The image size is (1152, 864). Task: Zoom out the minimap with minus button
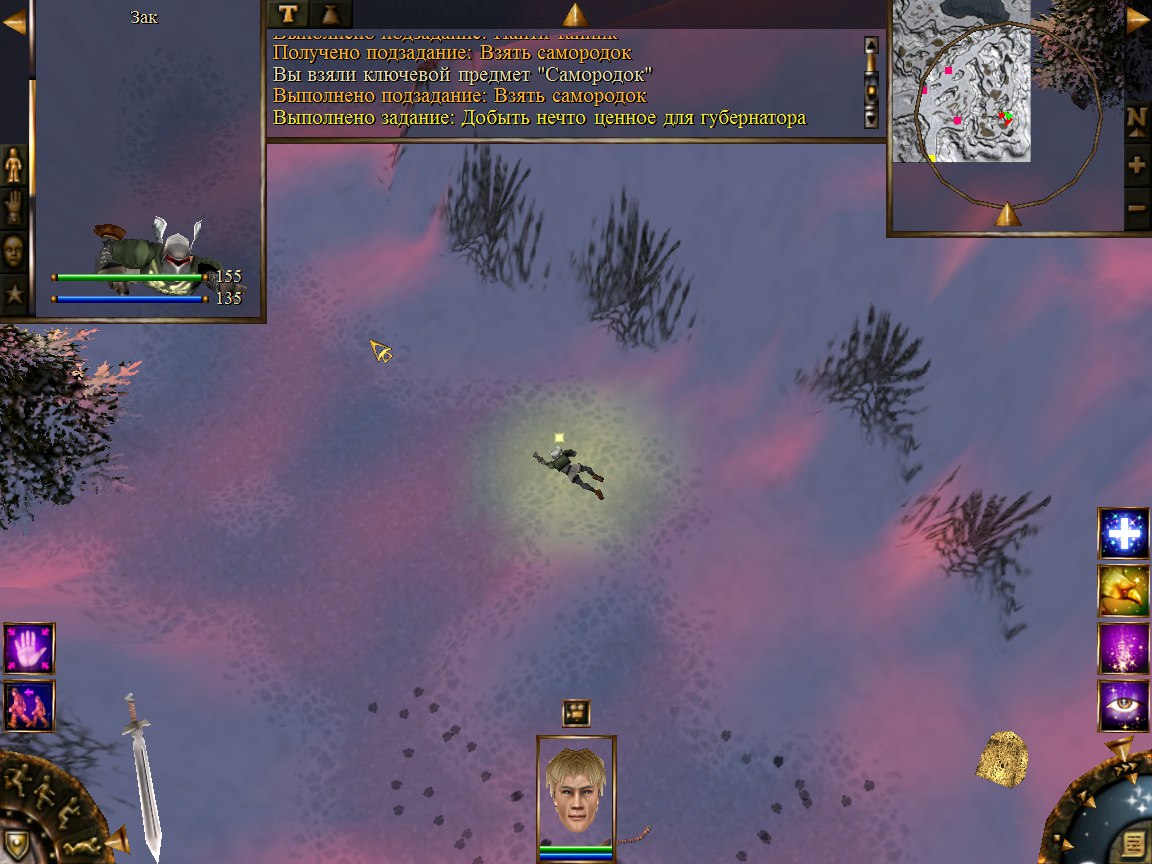click(1137, 209)
